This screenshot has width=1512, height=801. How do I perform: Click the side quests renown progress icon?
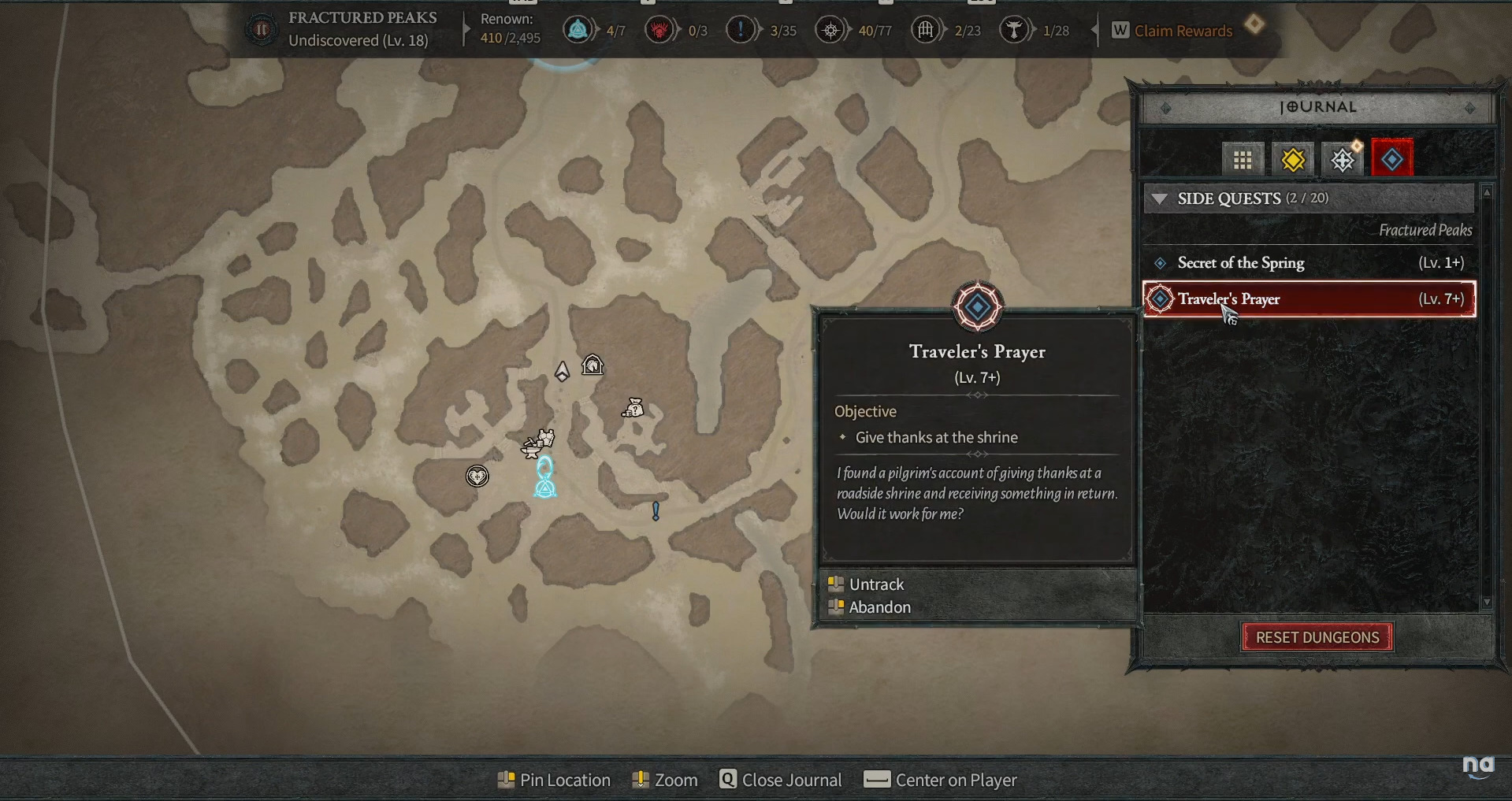(x=740, y=31)
